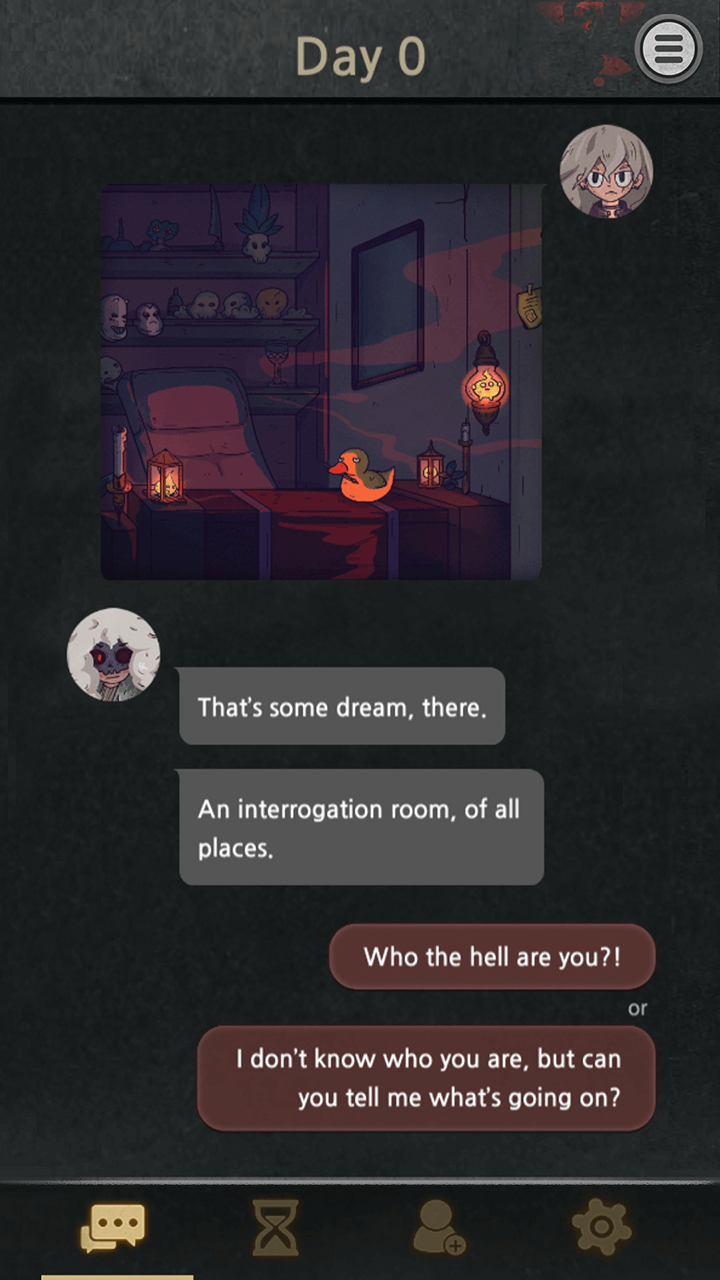Open the add contact tab
This screenshot has height=1280, width=720.
[439, 1228]
